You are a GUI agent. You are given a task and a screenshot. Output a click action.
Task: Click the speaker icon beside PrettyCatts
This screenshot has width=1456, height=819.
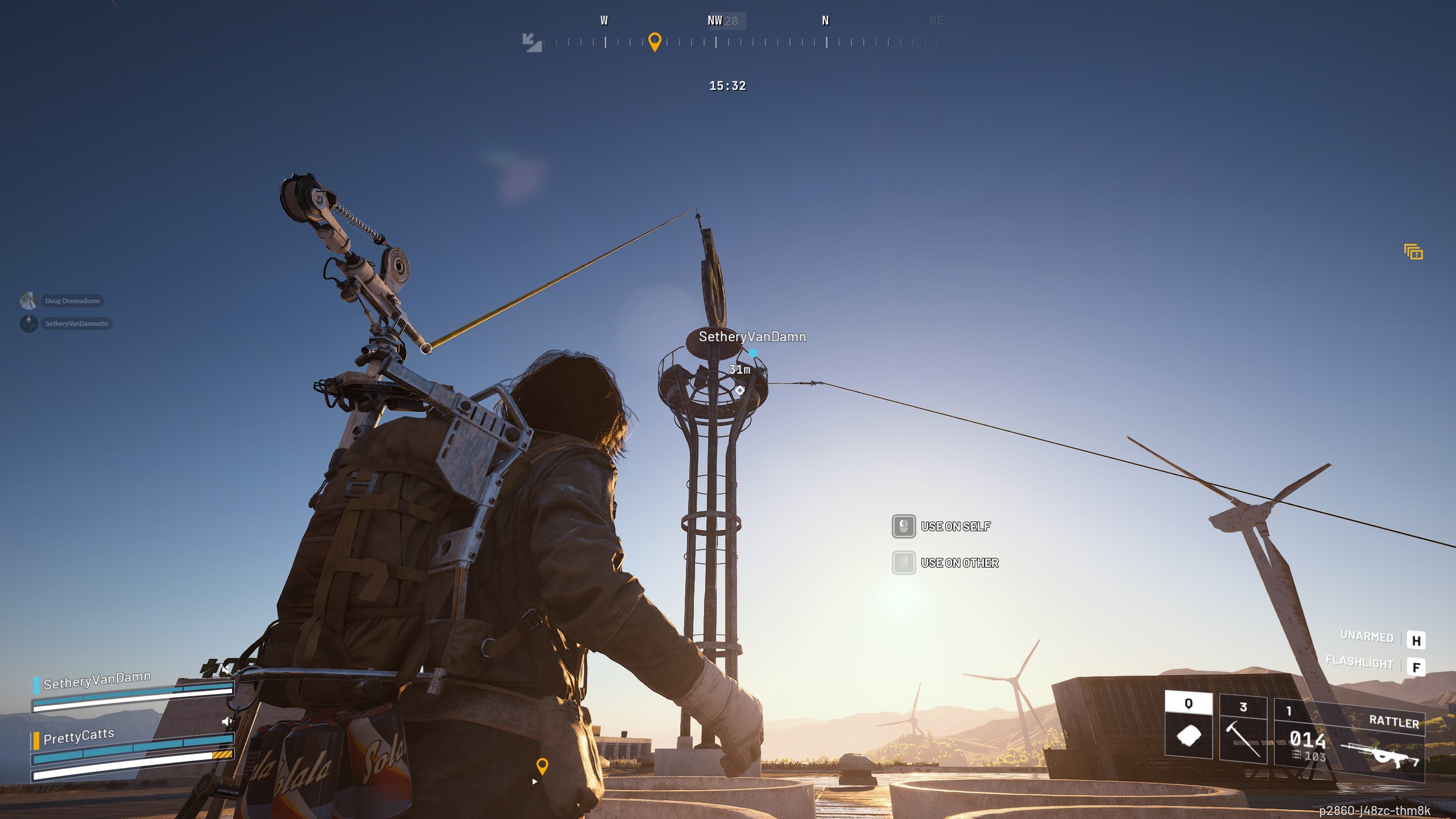pos(227,722)
